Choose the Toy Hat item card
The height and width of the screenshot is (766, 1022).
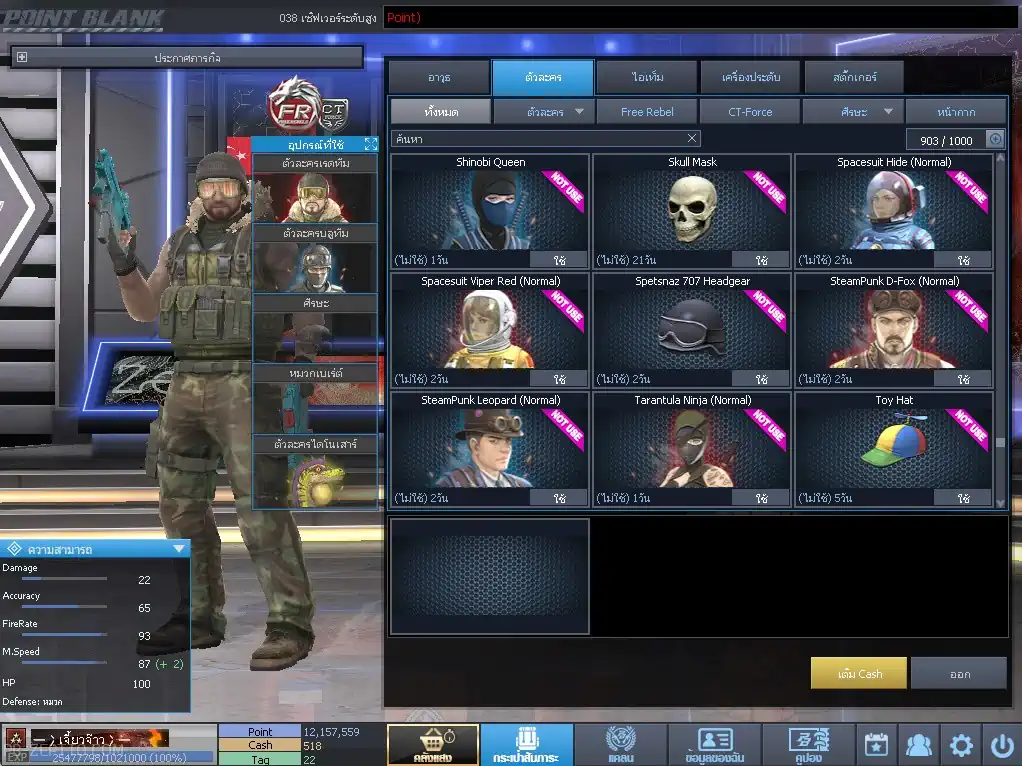point(893,448)
